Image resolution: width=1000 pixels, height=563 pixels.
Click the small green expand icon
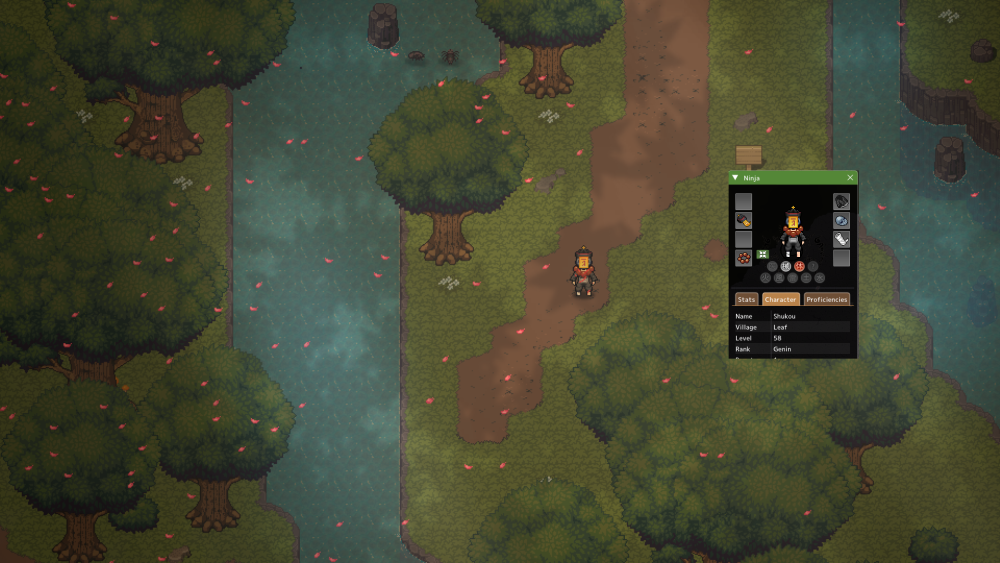tap(762, 255)
